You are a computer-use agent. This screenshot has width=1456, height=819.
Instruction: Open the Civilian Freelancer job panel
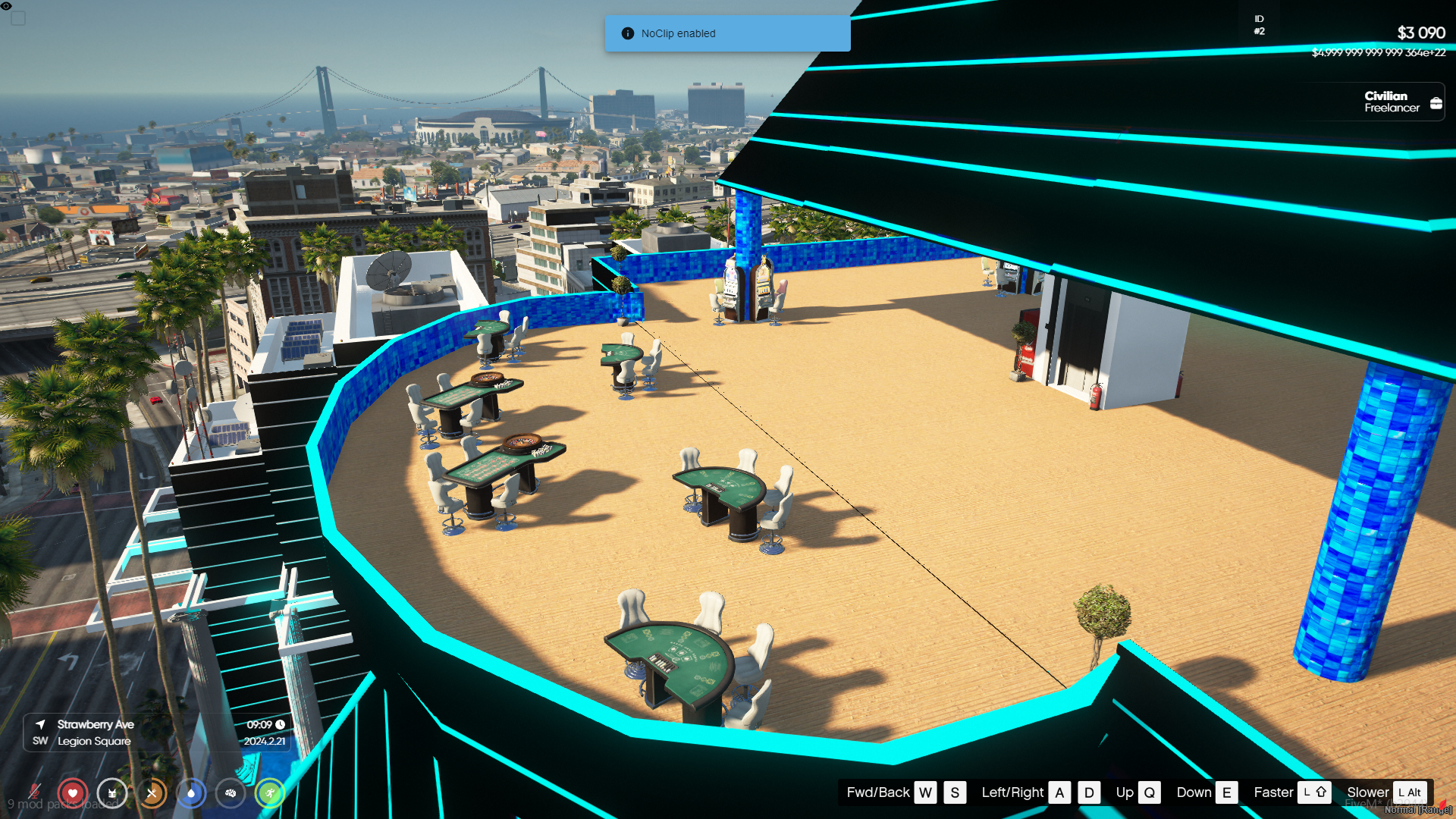click(x=1392, y=102)
